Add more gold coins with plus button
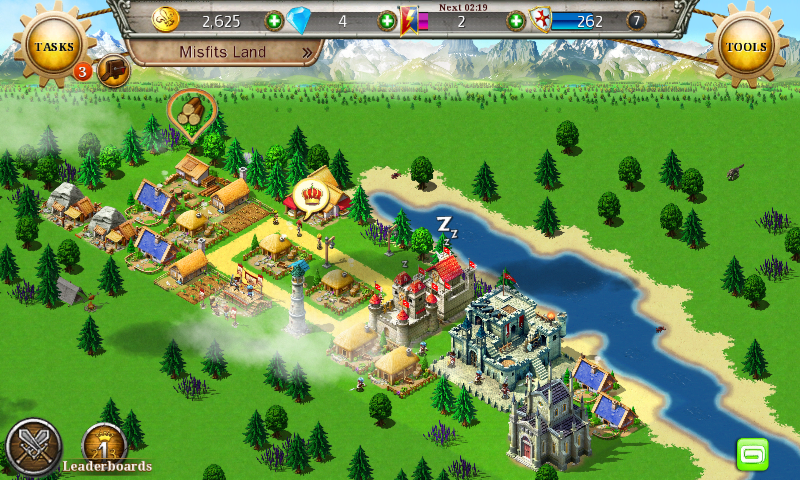Image resolution: width=800 pixels, height=480 pixels. tap(274, 20)
